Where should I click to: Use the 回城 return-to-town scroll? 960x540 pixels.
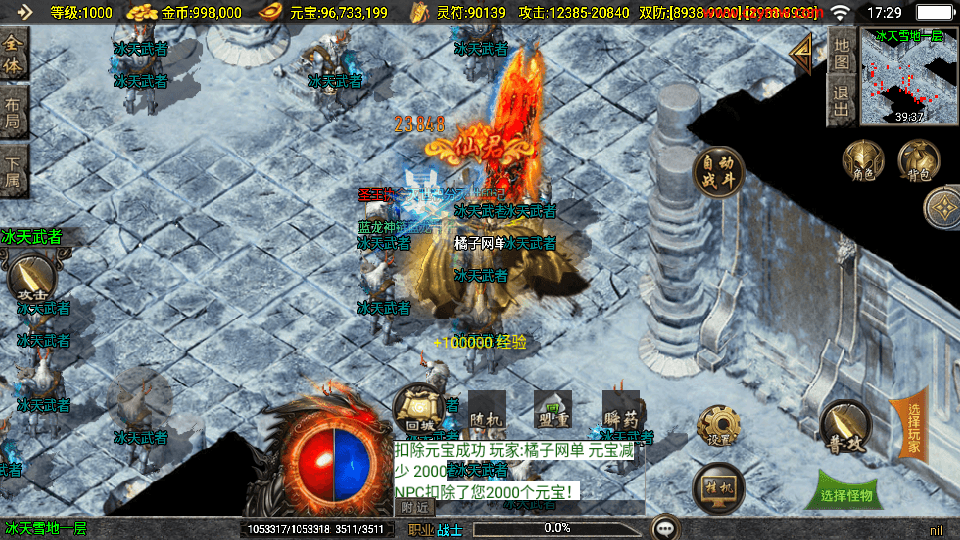(419, 408)
